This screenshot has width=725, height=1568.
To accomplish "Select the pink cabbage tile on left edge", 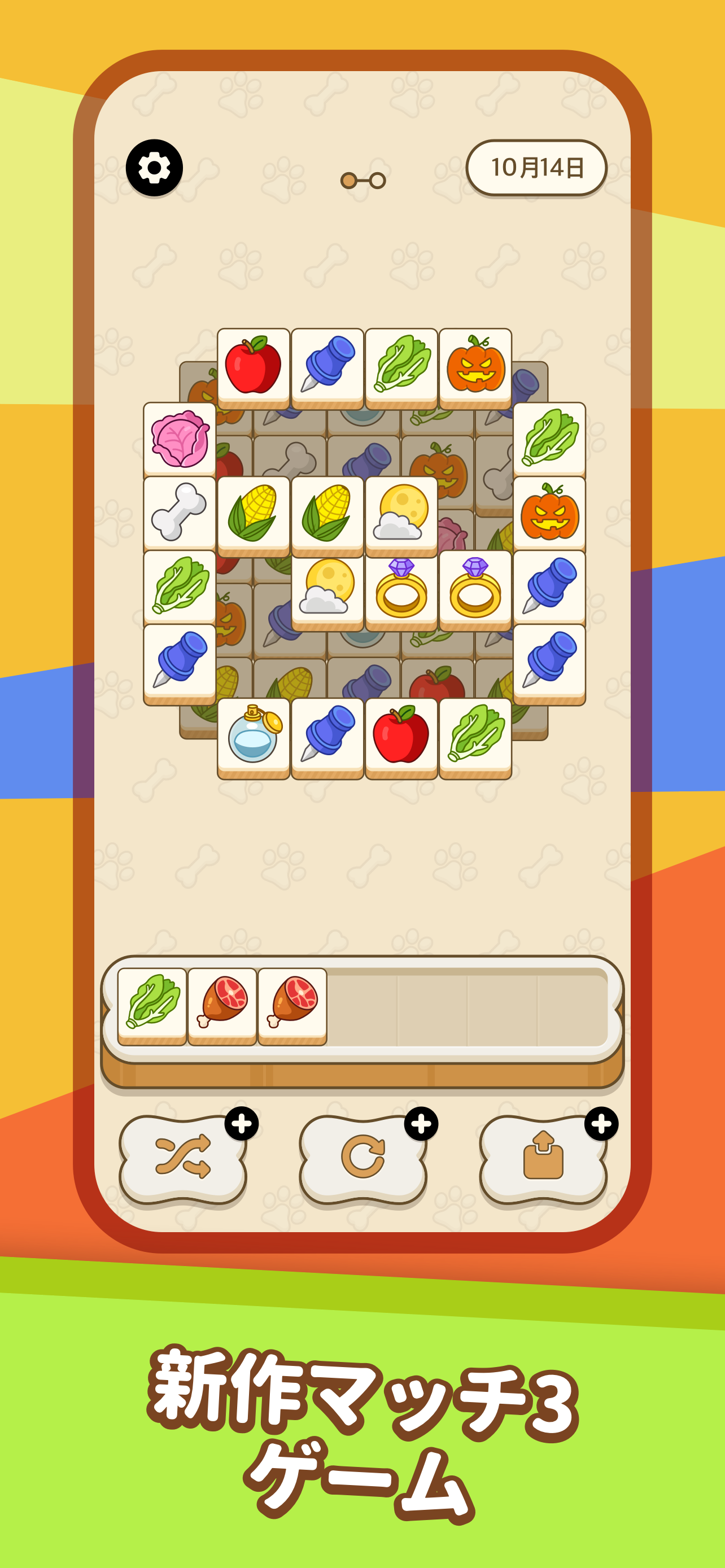I will click(x=178, y=440).
